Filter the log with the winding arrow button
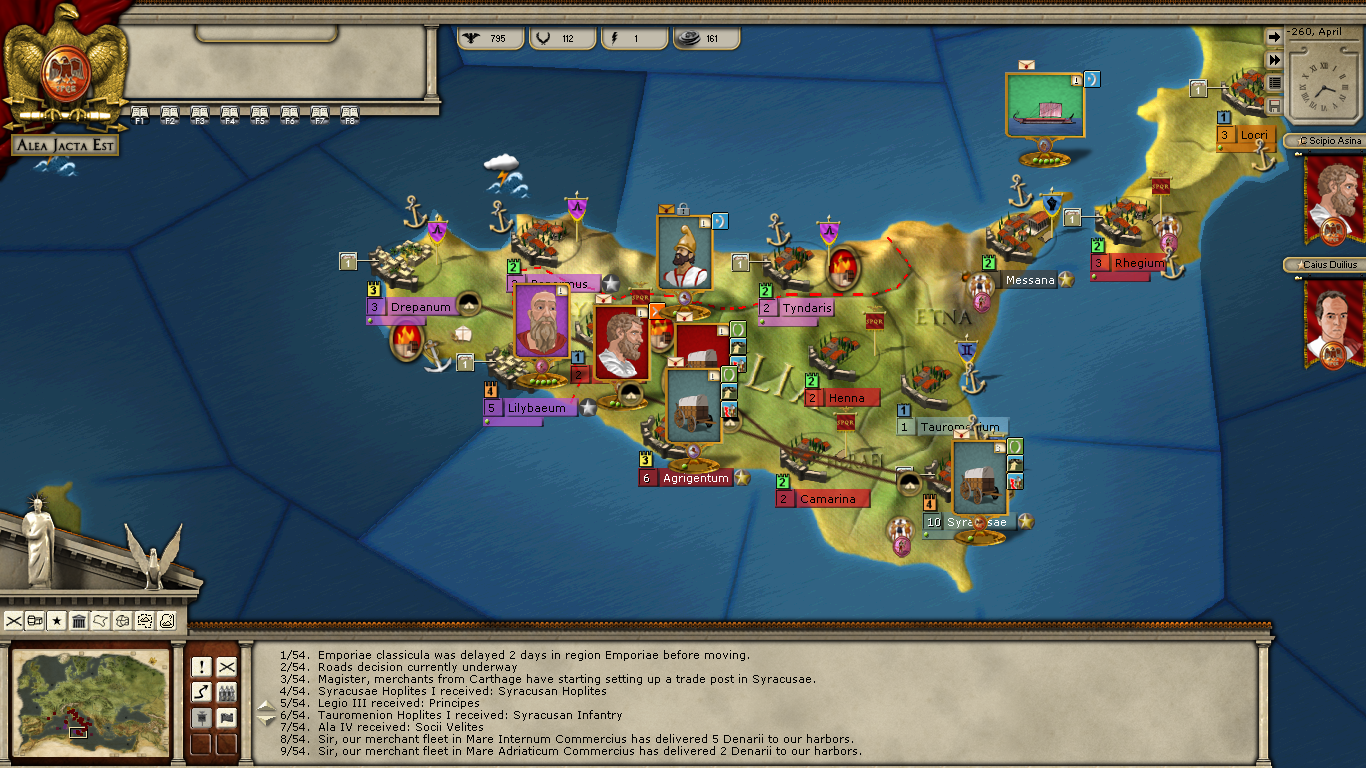Image resolution: width=1366 pixels, height=768 pixels. coord(201,692)
